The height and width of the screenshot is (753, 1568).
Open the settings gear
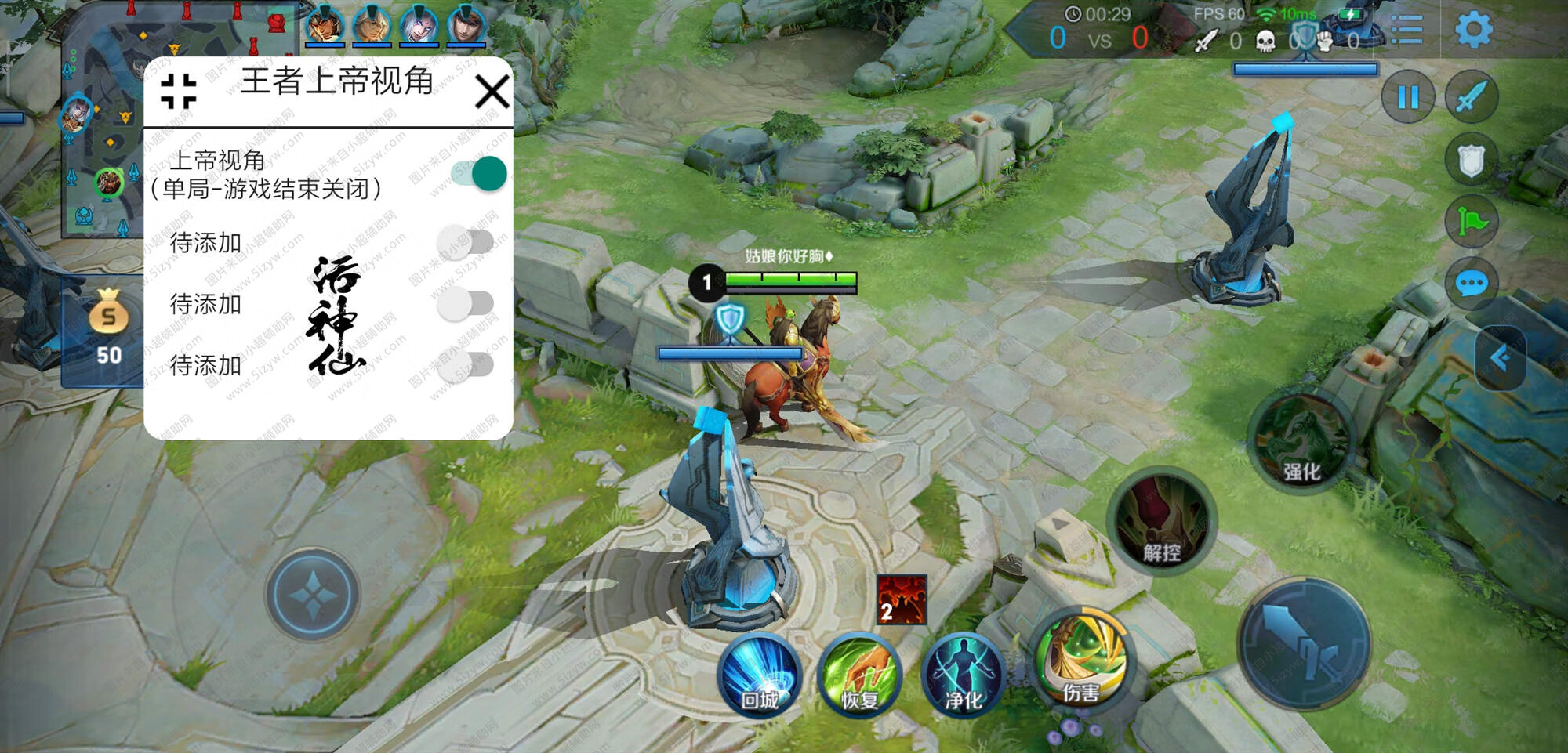point(1473,31)
